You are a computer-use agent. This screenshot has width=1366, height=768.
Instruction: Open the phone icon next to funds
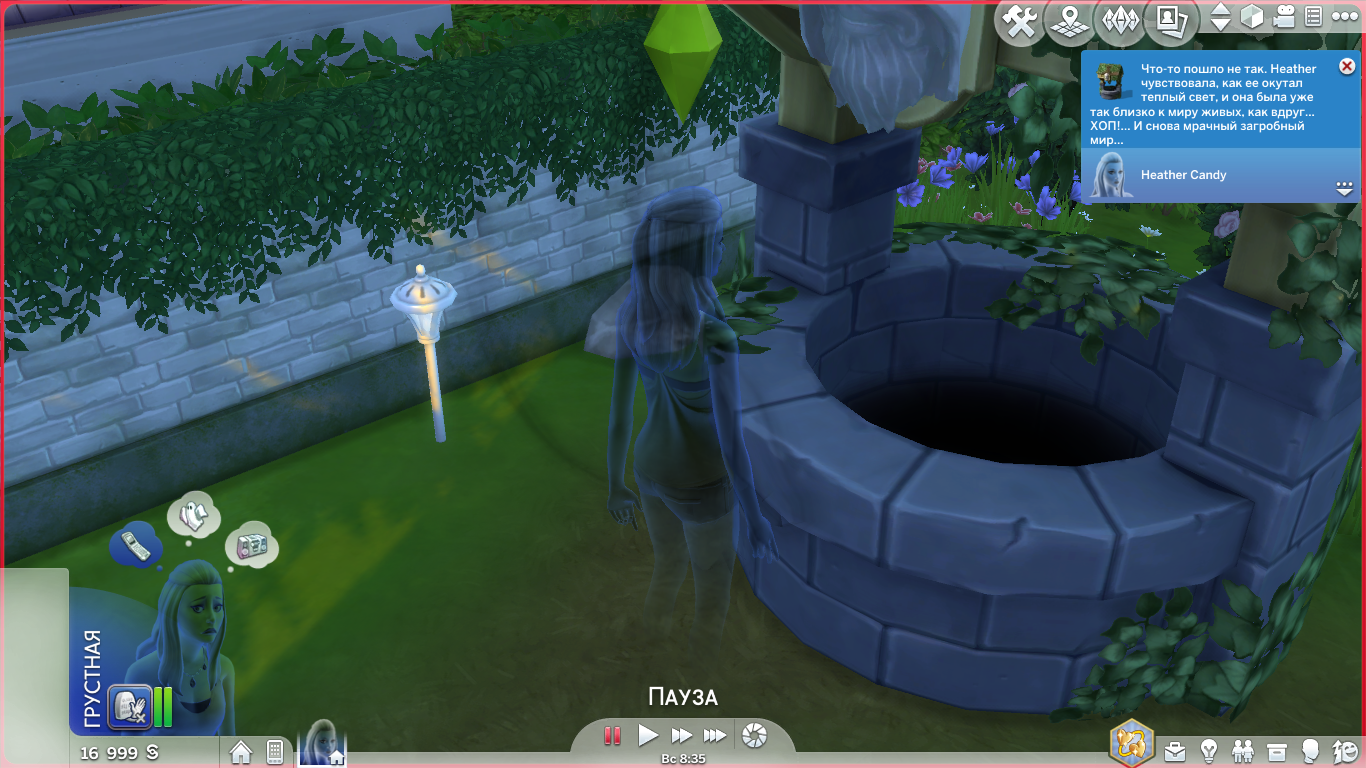click(x=275, y=751)
